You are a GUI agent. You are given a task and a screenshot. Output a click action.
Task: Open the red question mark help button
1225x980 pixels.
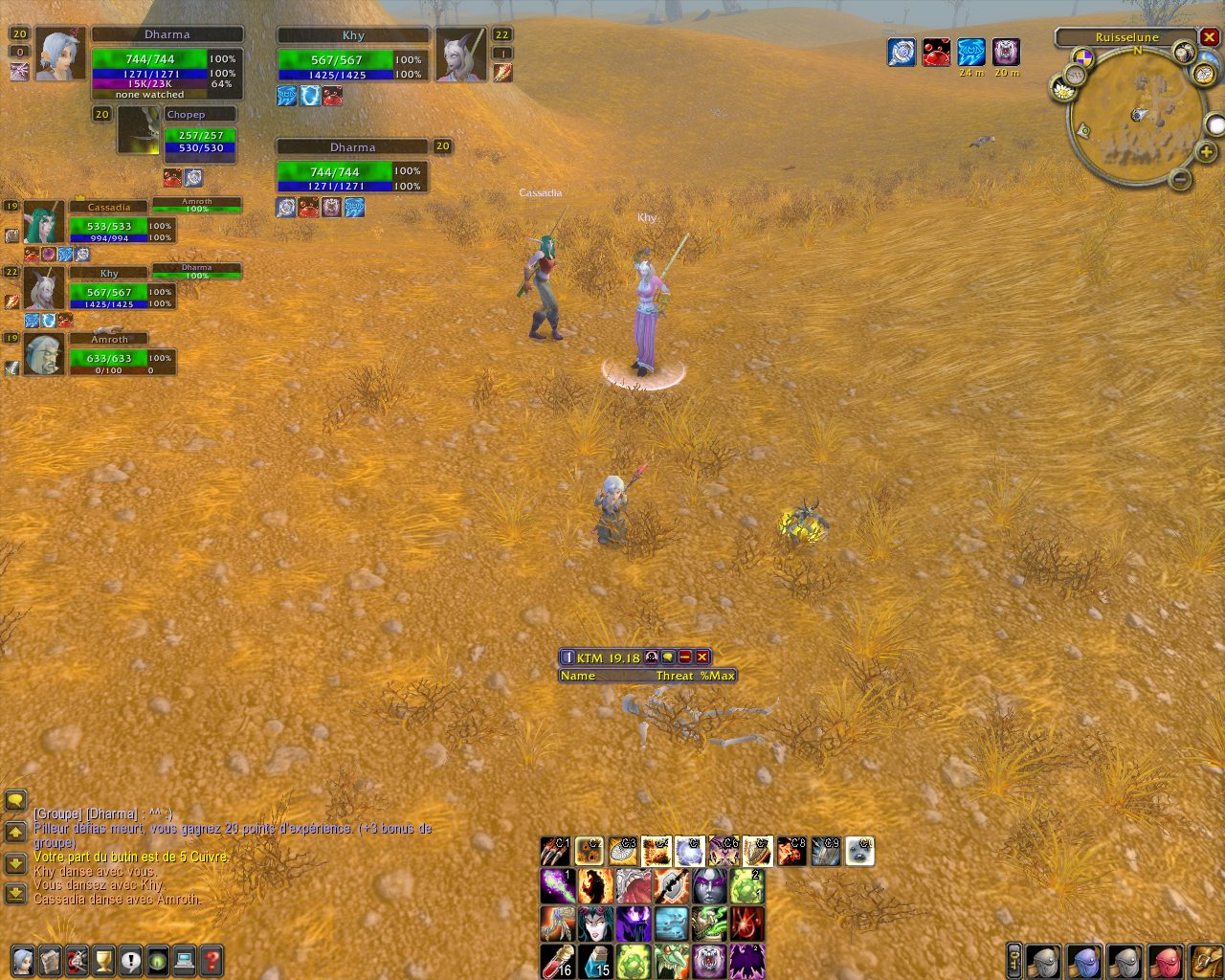pos(212,959)
